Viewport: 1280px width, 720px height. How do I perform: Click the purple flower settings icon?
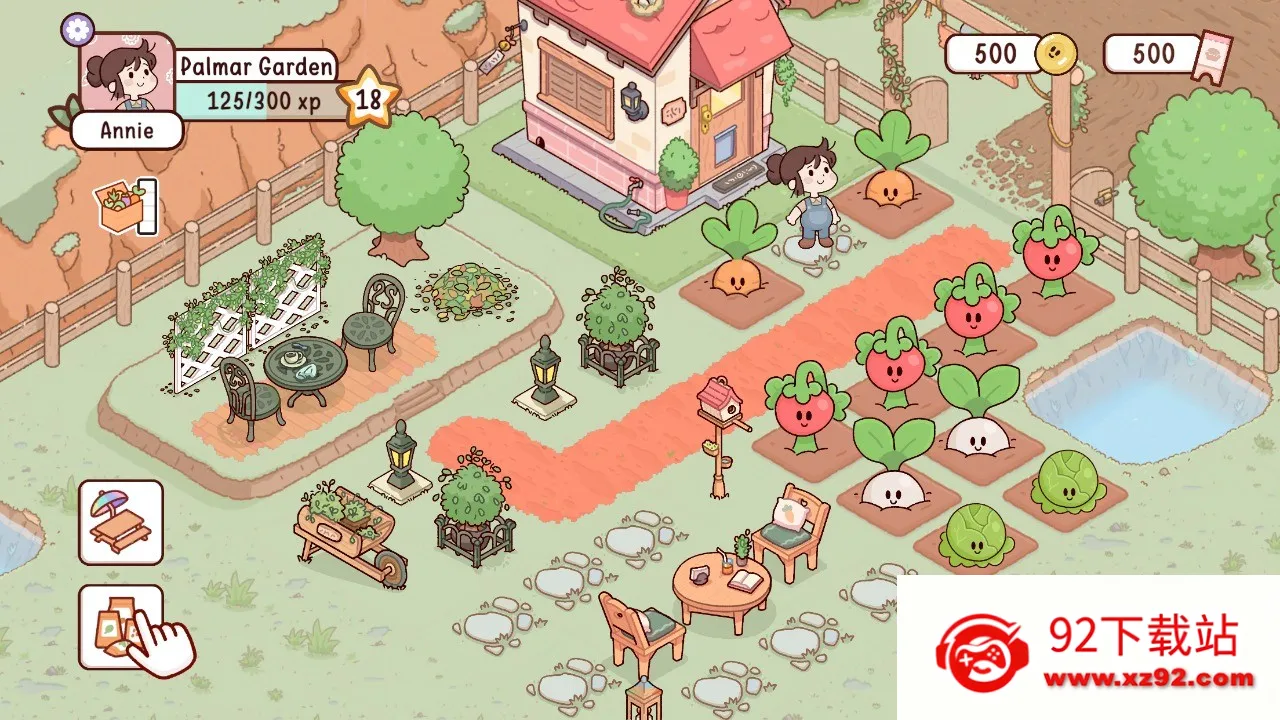(77, 29)
